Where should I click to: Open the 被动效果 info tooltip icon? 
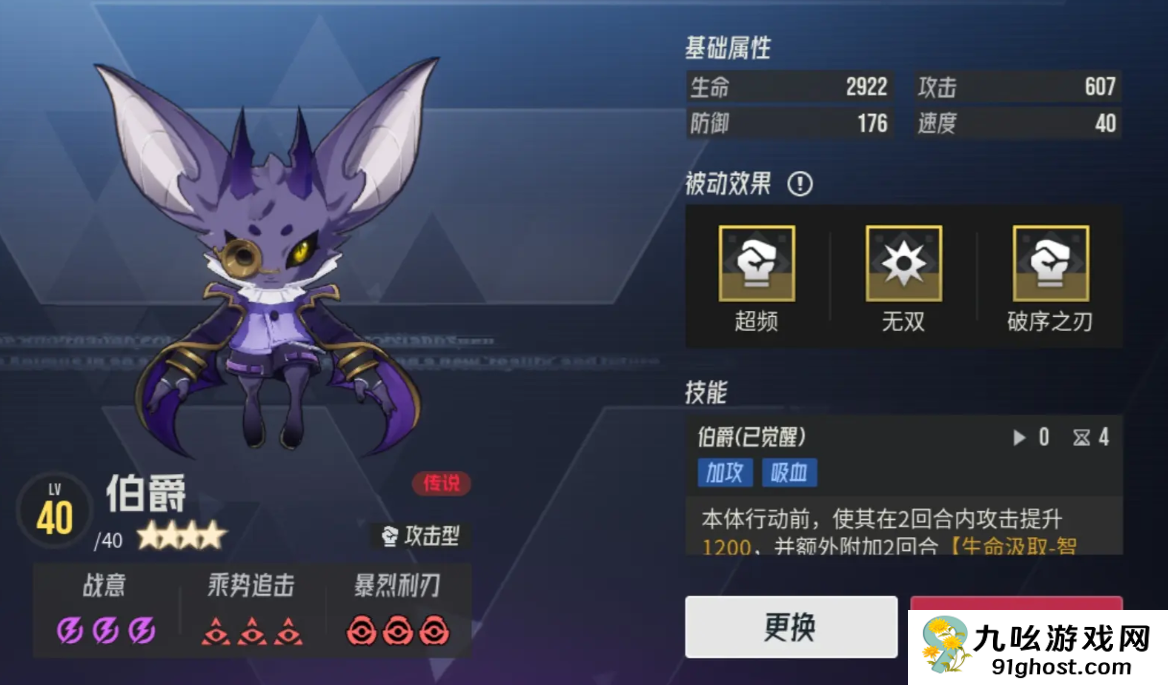coord(800,184)
